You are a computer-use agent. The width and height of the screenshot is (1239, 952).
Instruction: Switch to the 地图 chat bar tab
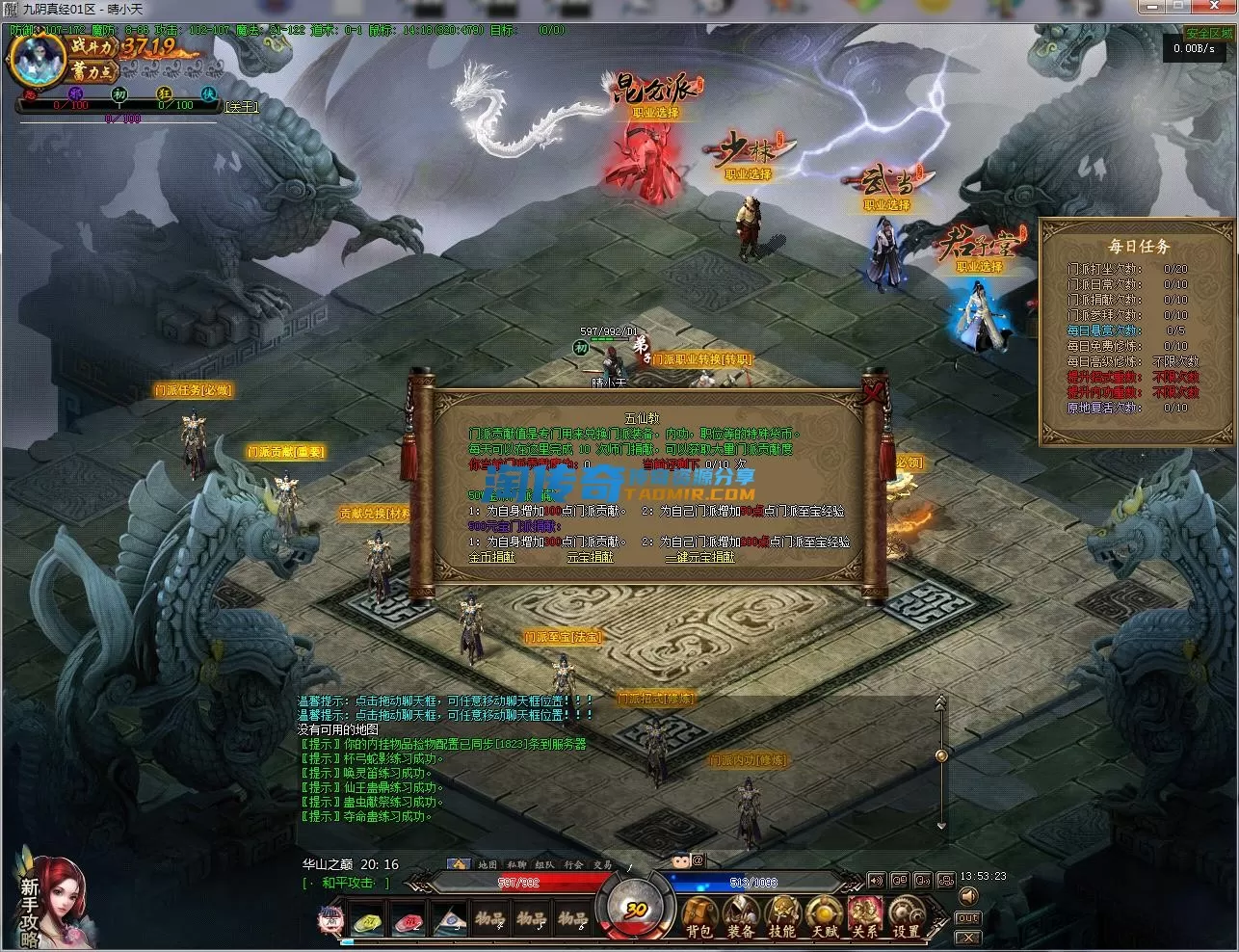tap(488, 864)
